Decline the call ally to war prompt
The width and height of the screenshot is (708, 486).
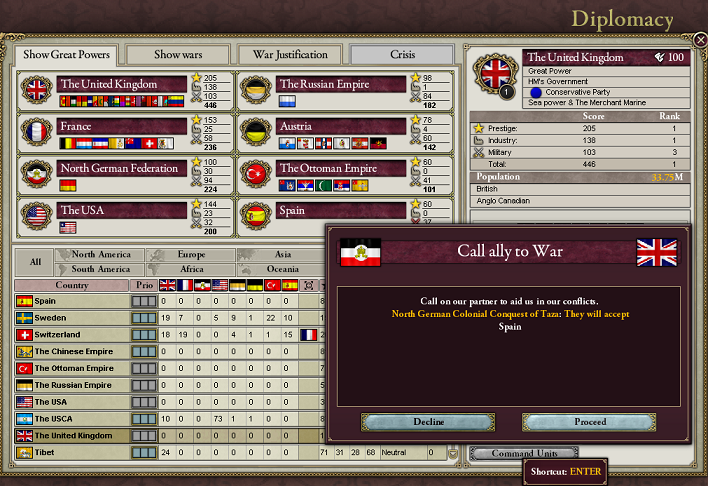click(x=428, y=422)
